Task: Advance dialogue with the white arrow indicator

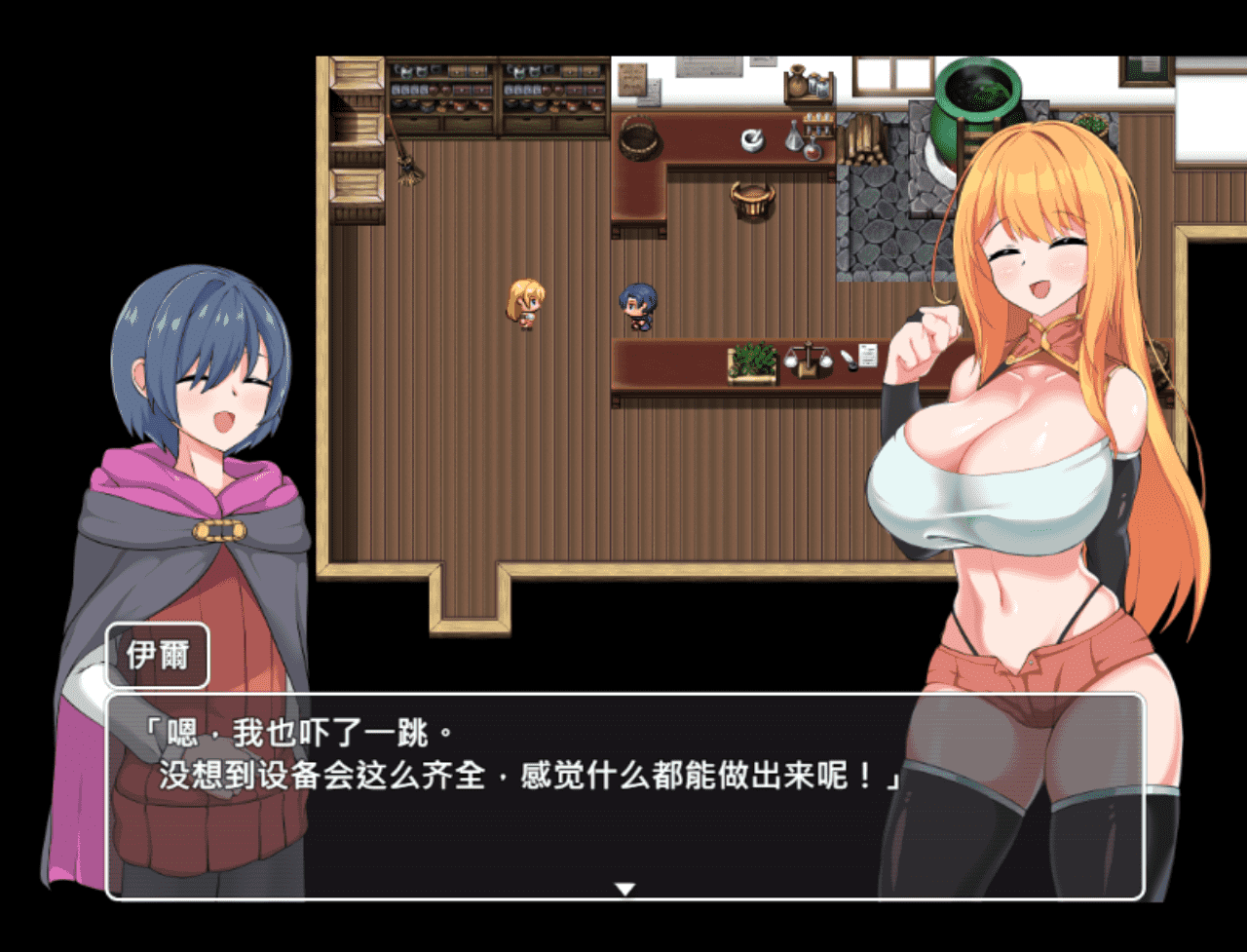Action: [624, 888]
